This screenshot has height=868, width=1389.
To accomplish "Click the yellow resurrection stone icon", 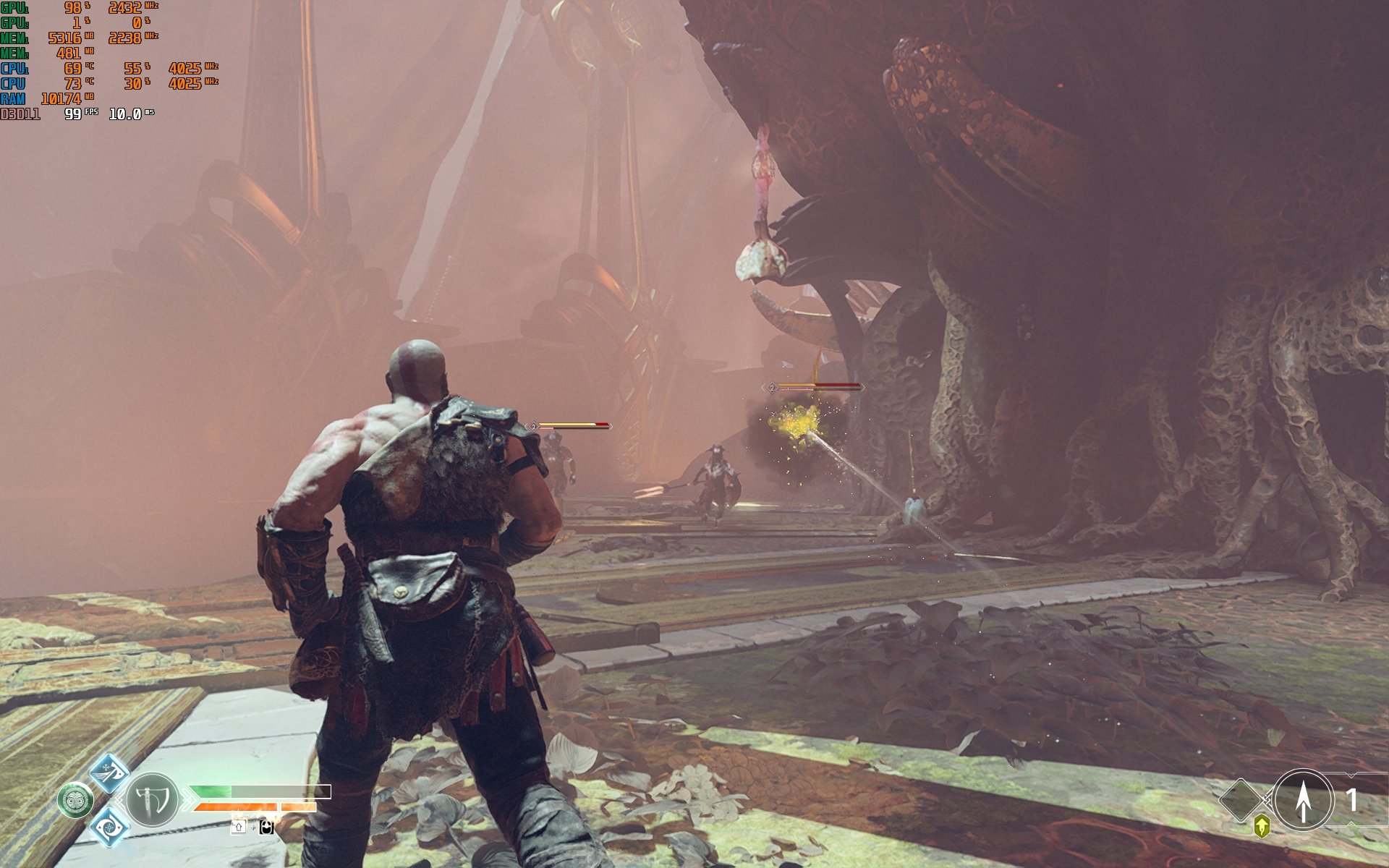I will (1262, 826).
